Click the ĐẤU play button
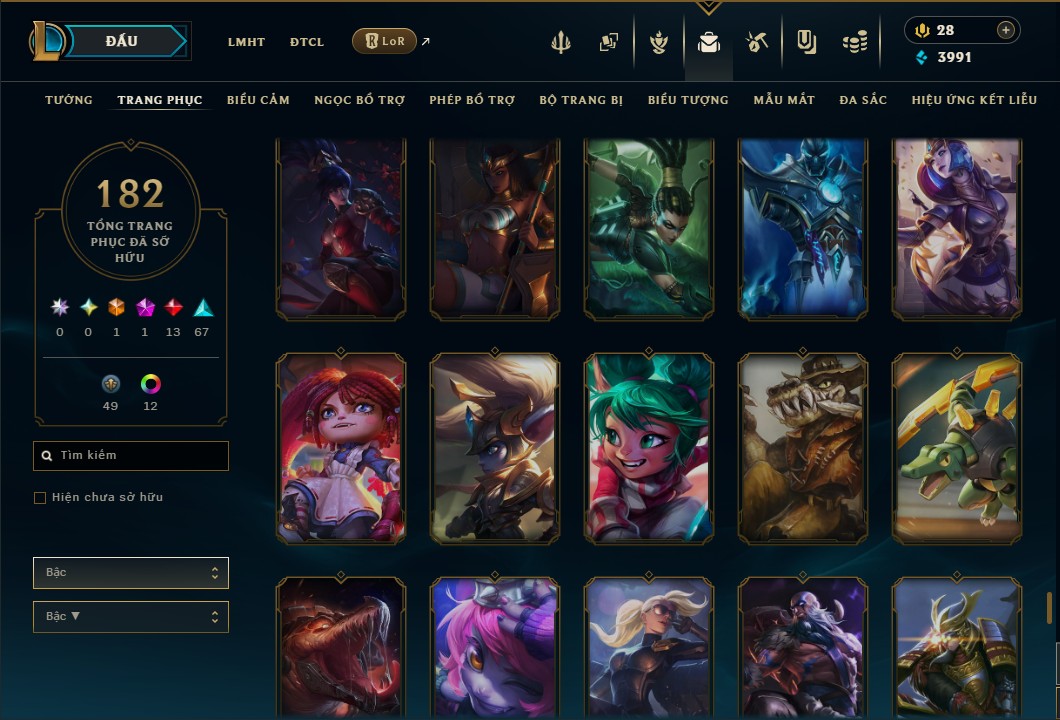Screen dimensions: 1060x720 pyautogui.click(x=121, y=41)
